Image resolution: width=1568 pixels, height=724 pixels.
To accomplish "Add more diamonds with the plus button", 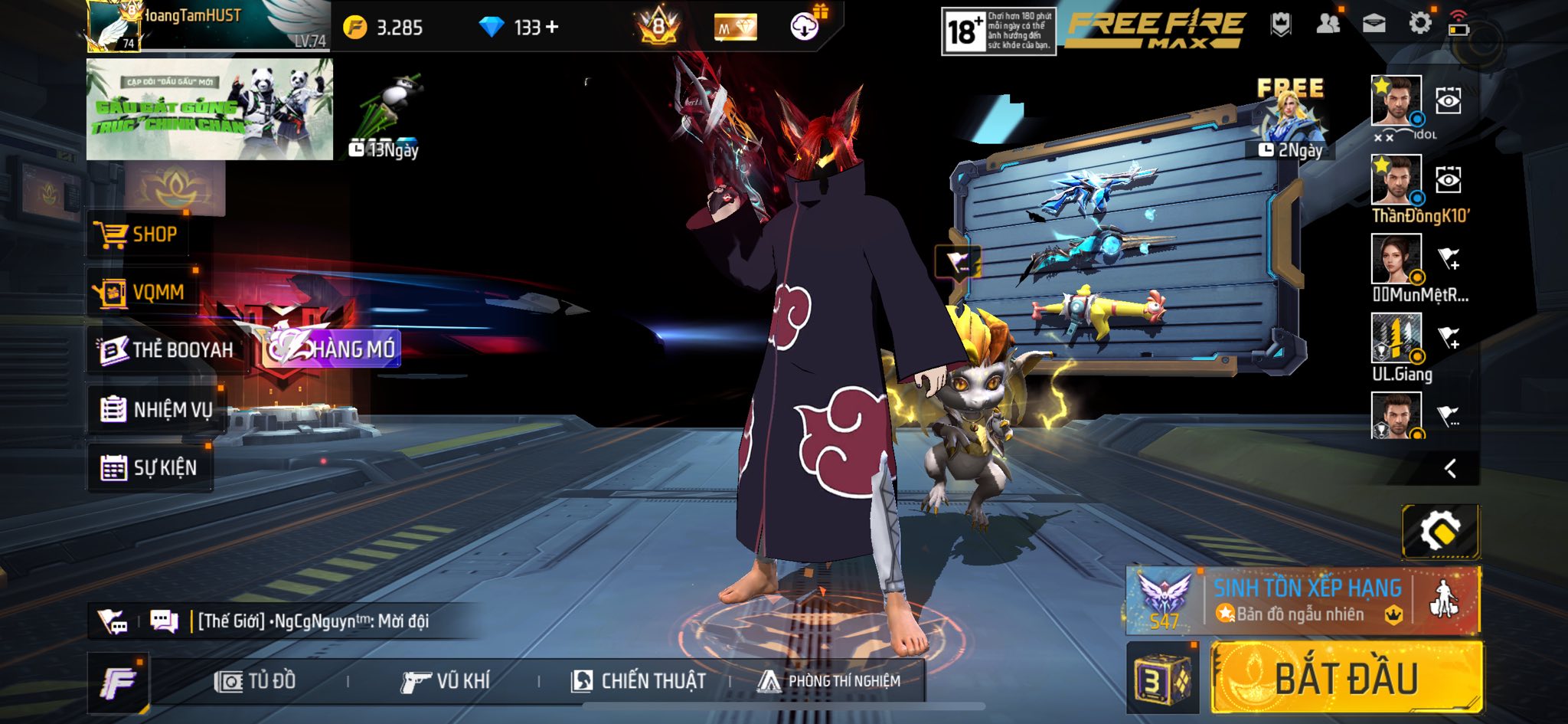I will 552,28.
